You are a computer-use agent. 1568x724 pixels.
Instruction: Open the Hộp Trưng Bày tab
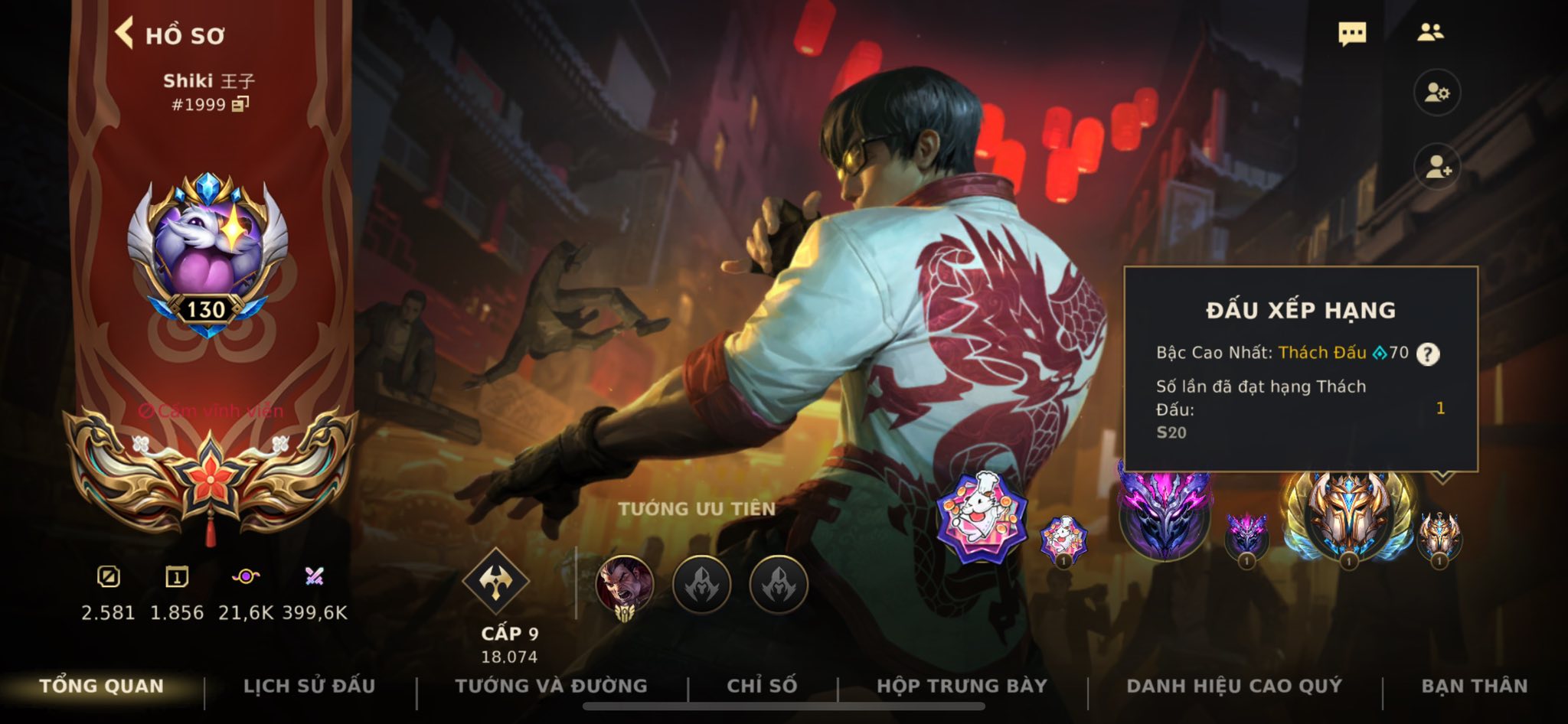[x=962, y=686]
